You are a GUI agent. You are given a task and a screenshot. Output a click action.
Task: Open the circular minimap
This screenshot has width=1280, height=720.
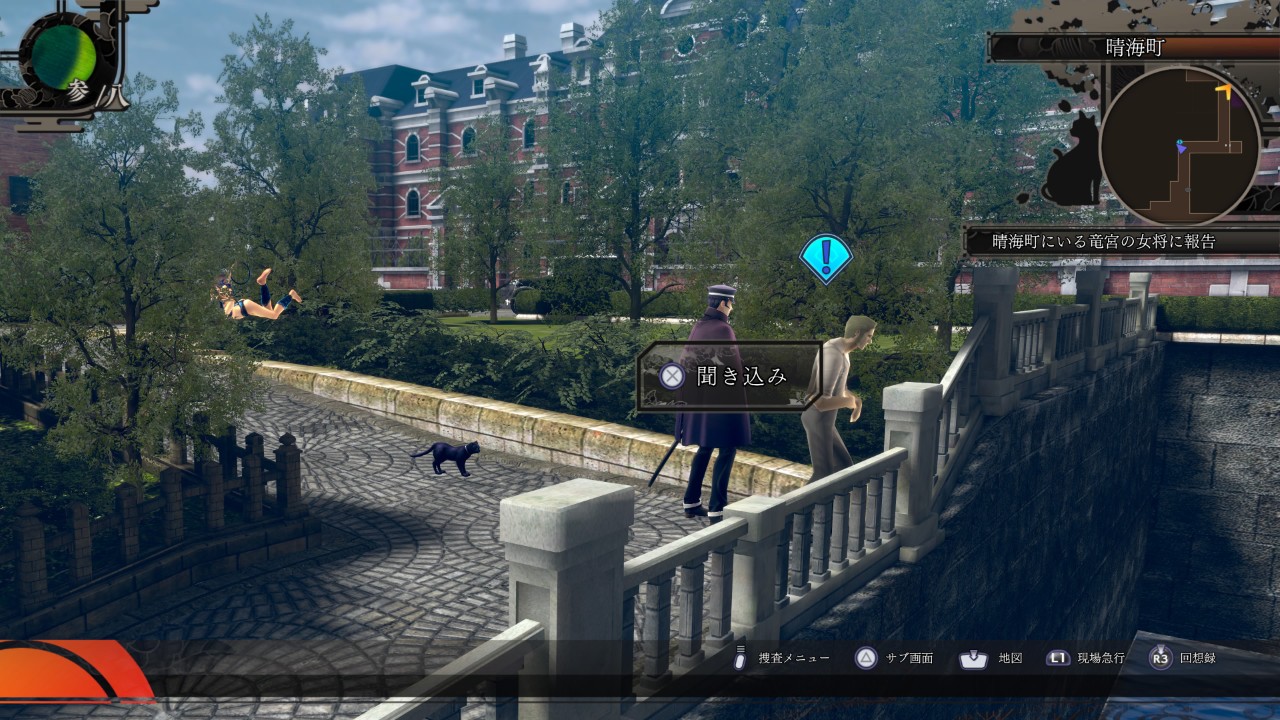pos(1179,146)
